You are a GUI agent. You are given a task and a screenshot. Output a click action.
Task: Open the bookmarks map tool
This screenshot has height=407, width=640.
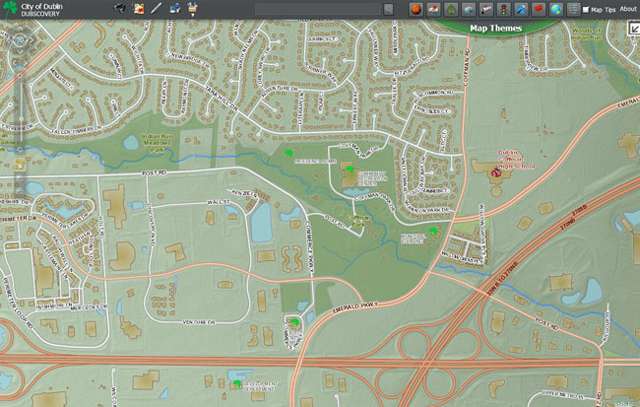(138, 8)
